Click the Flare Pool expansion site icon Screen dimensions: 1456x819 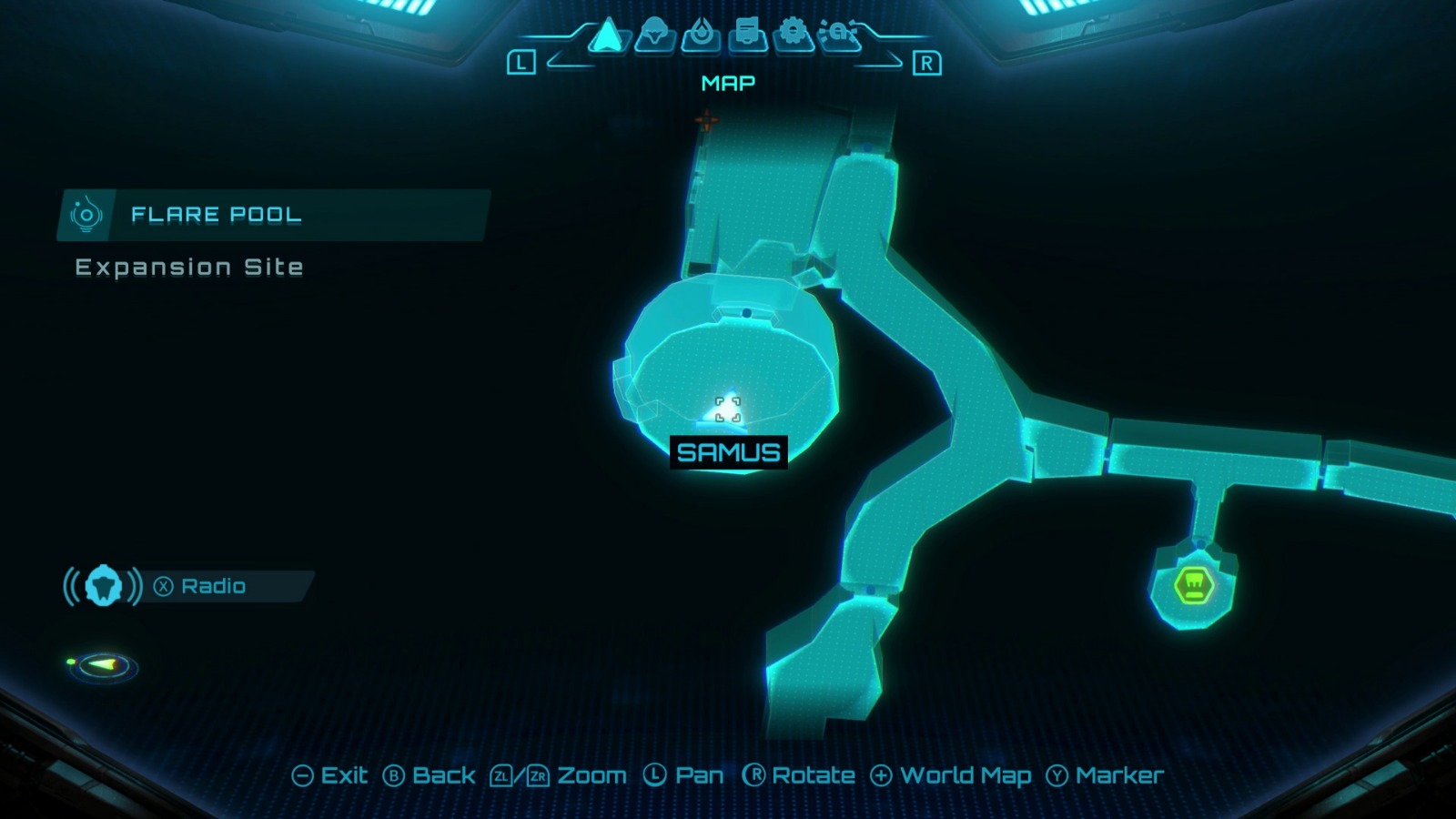pyautogui.click(x=86, y=214)
